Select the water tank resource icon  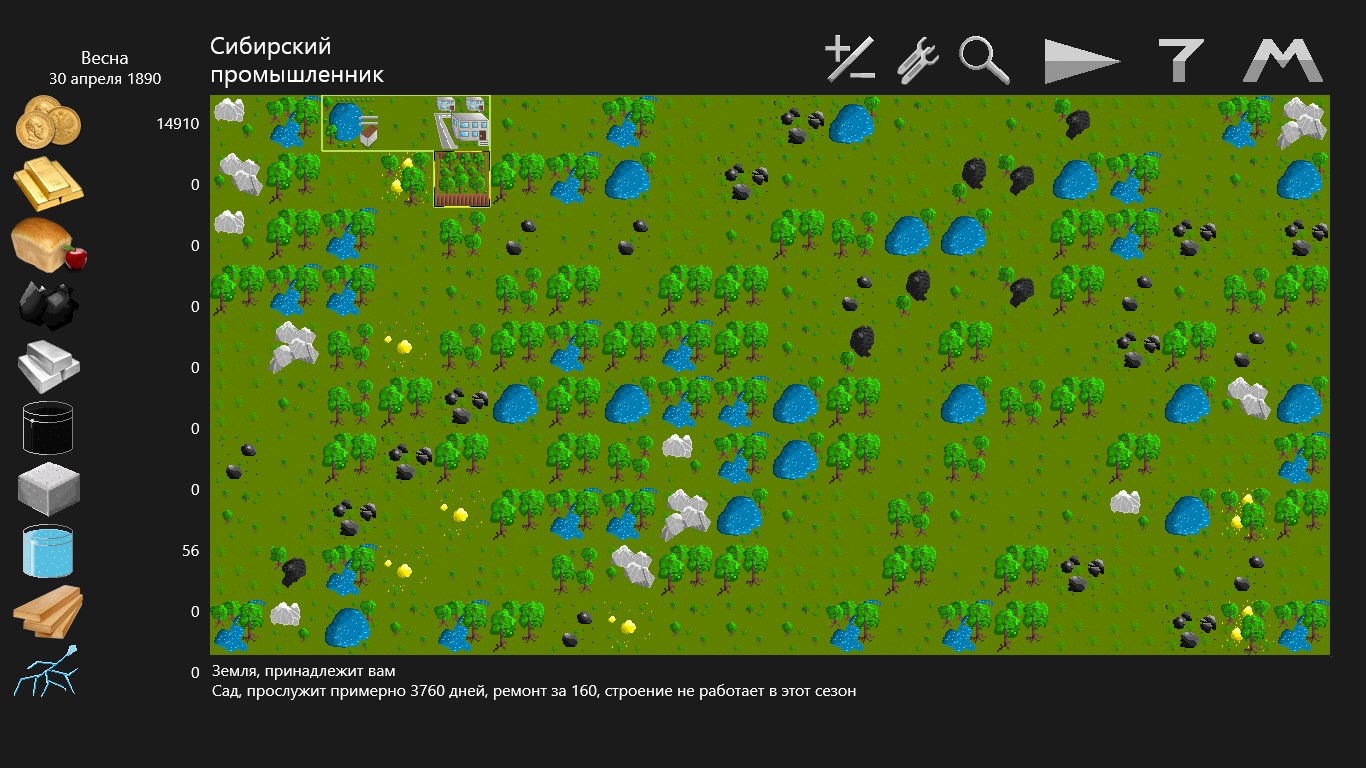coord(48,551)
